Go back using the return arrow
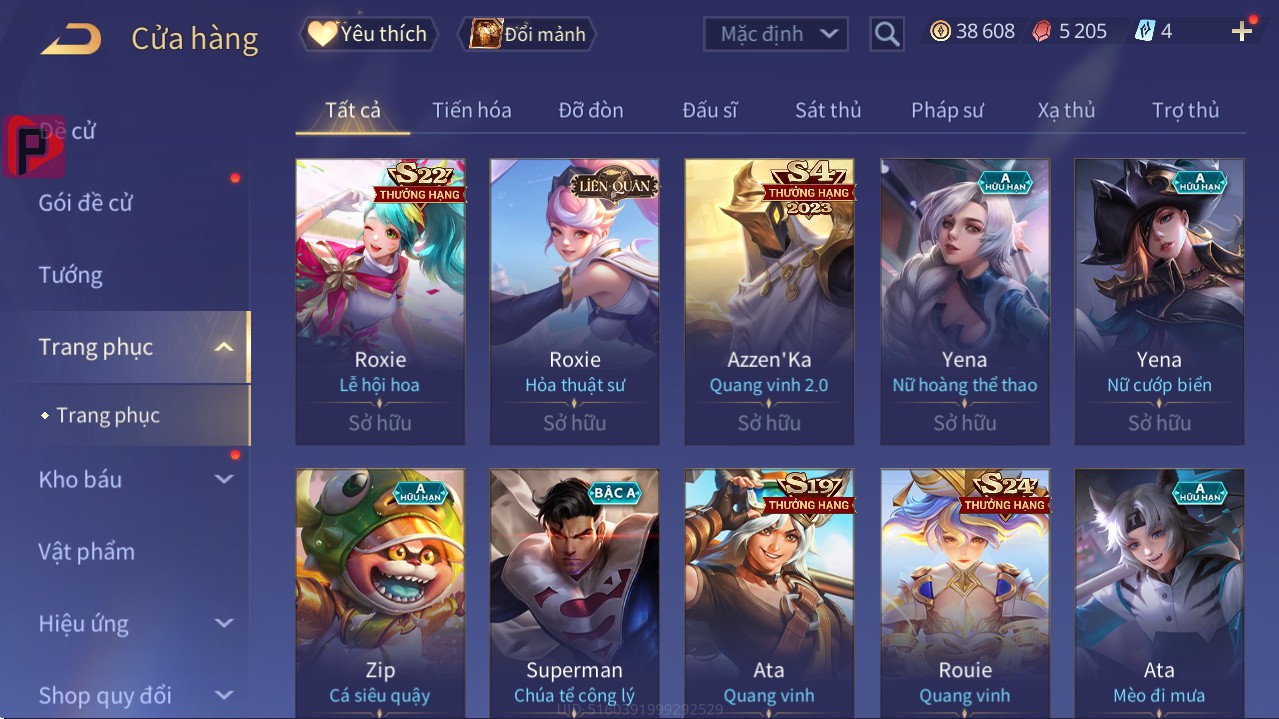1279x719 pixels. click(71, 39)
